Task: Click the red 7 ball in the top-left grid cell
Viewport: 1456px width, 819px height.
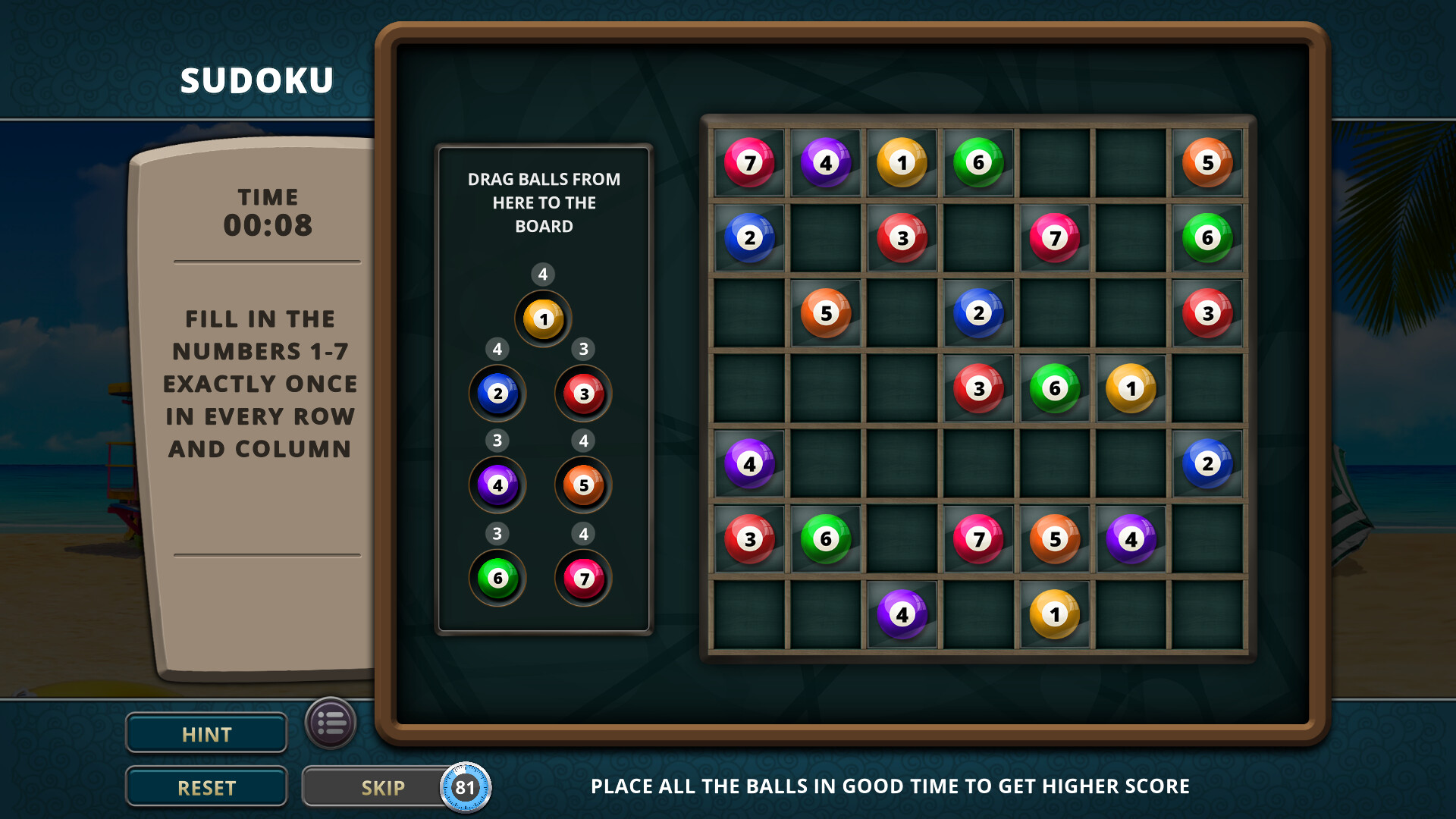Action: tap(748, 162)
